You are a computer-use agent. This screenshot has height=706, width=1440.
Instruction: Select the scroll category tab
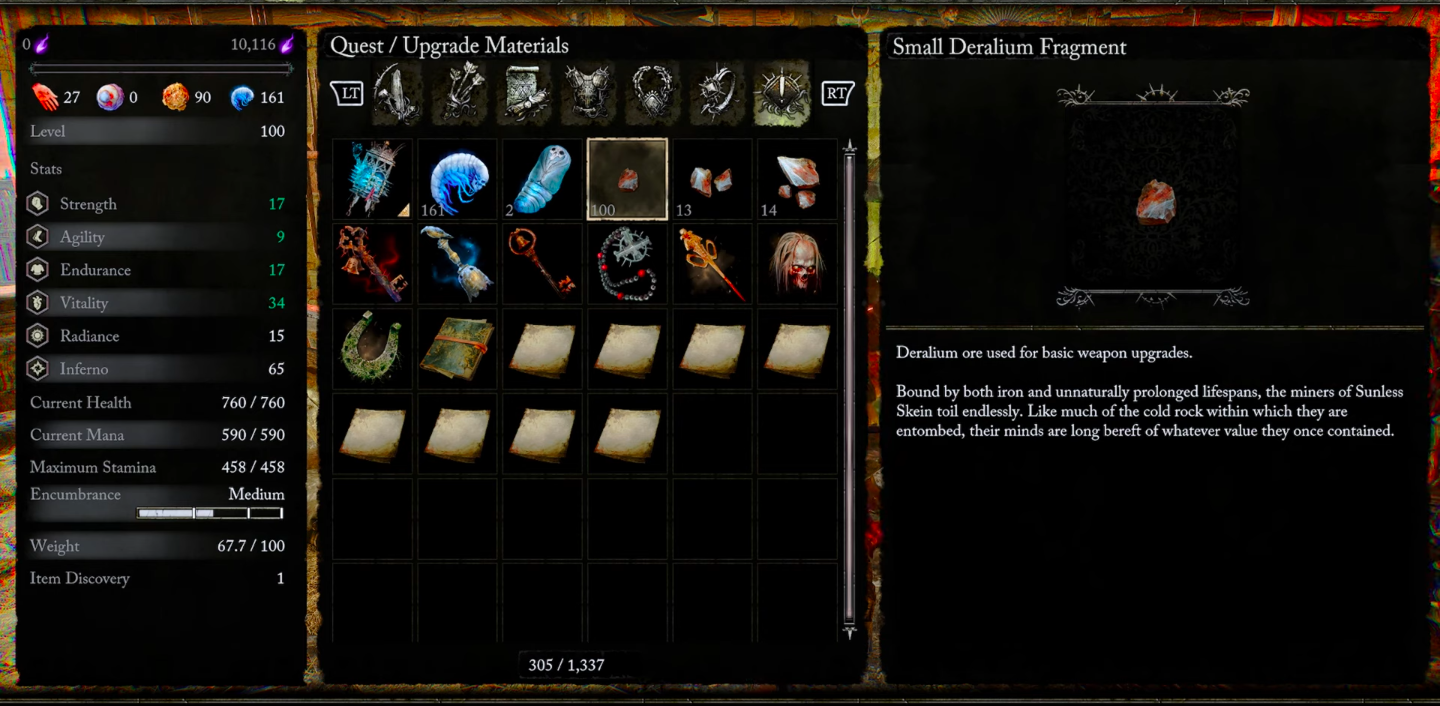tap(525, 93)
